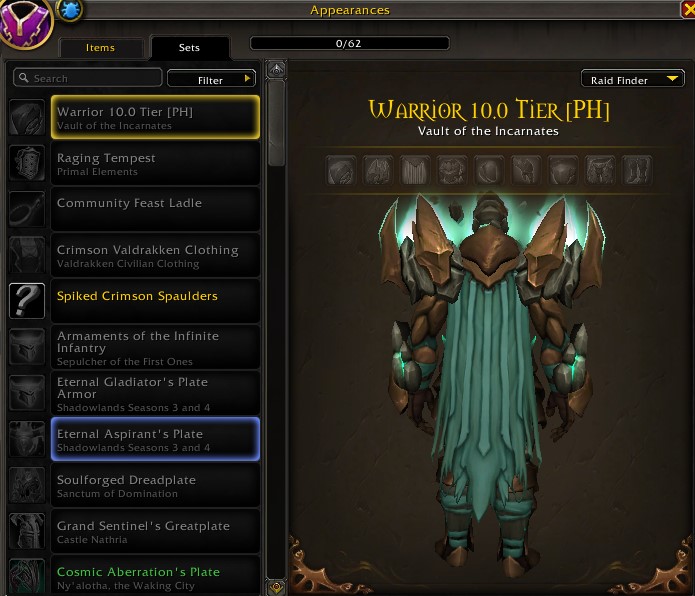Select the Soulforged Dreadplate set
The image size is (695, 596).
pyautogui.click(x=154, y=485)
